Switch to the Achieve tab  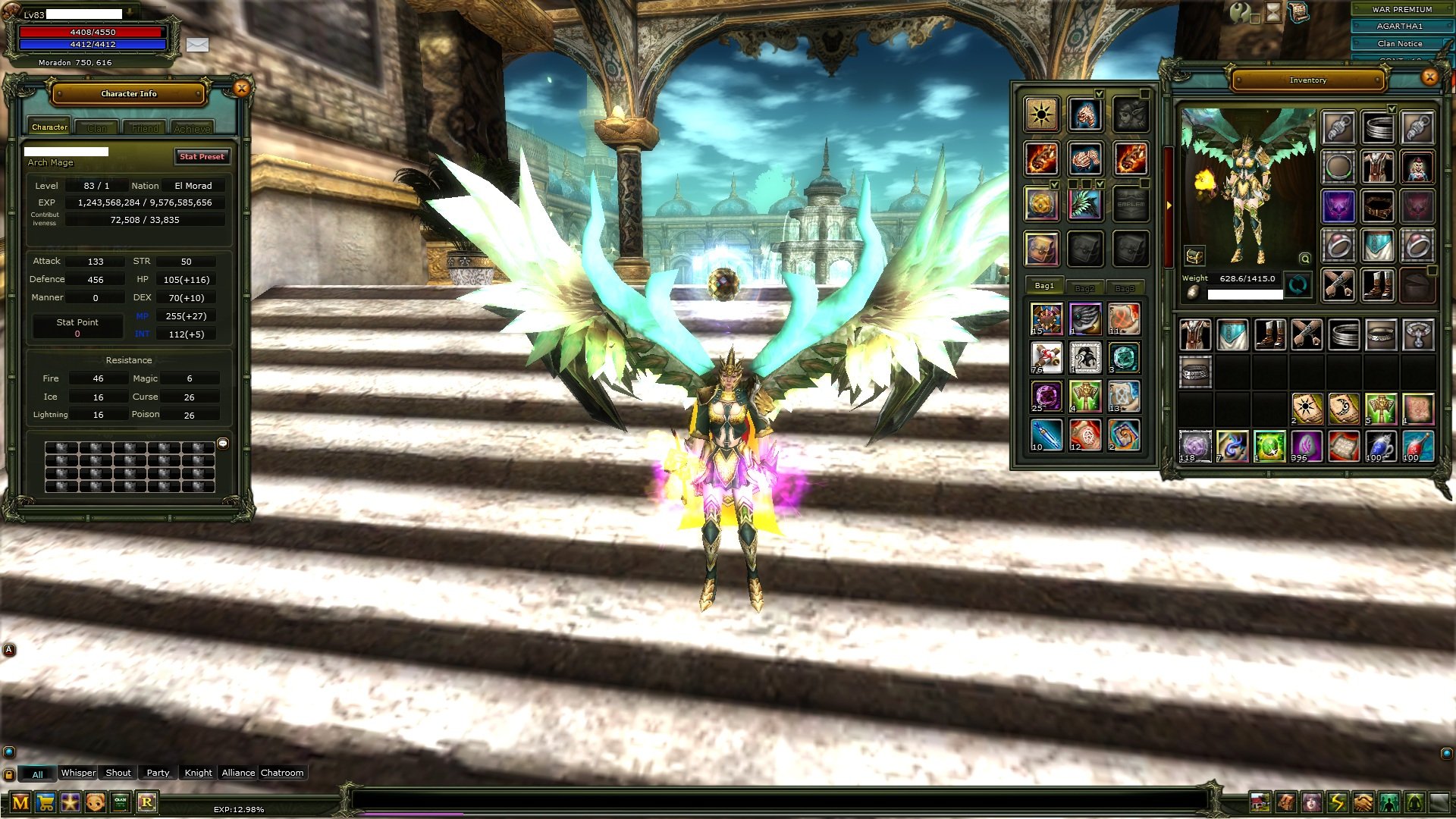click(192, 128)
